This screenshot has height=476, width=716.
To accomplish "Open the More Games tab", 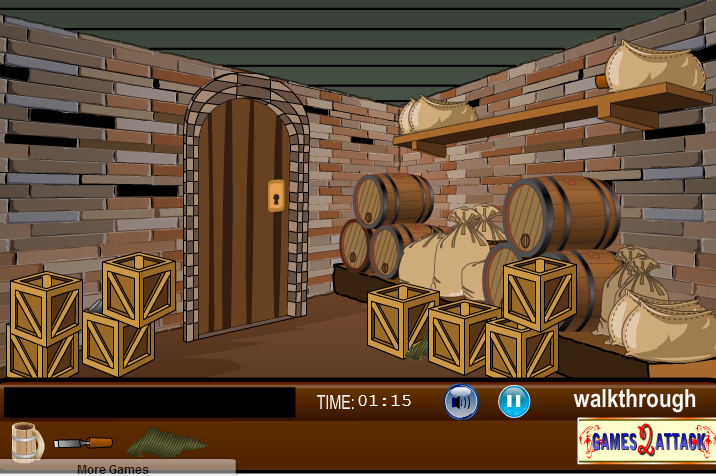I will (x=113, y=468).
